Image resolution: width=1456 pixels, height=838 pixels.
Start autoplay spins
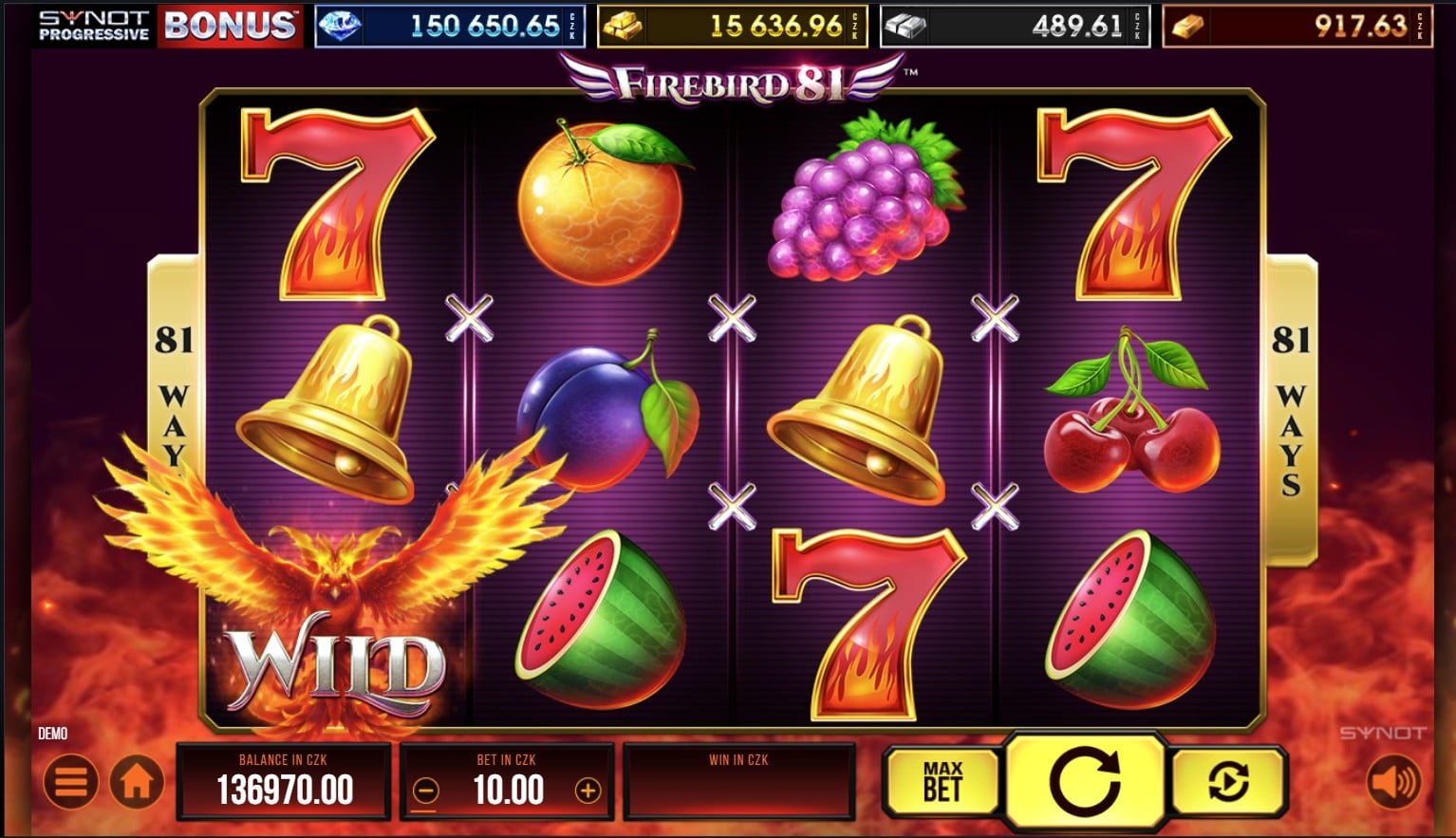[x=1229, y=782]
